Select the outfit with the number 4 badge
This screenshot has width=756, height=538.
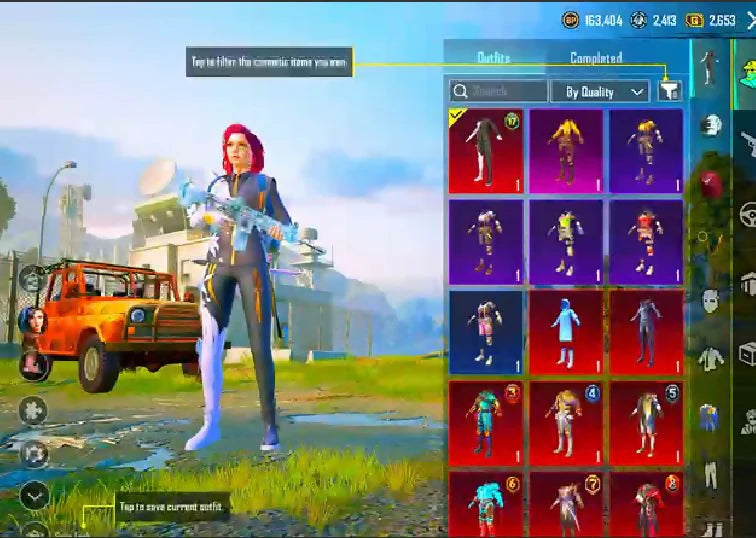pos(566,420)
